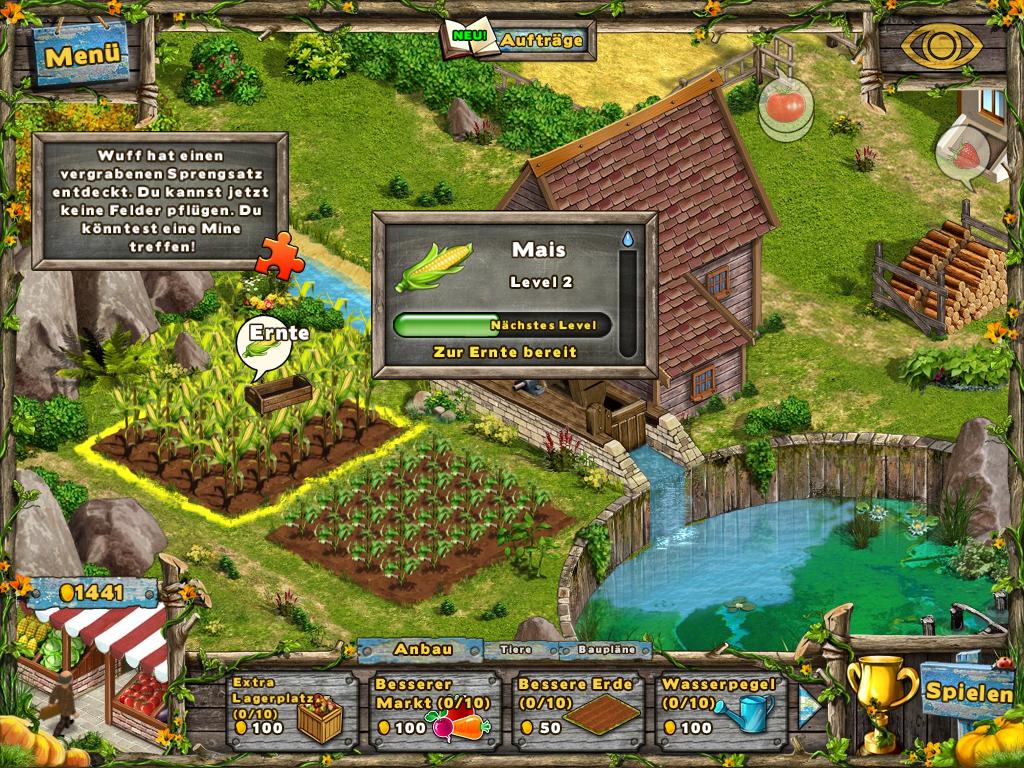Toggle the eye view button

tap(940, 46)
